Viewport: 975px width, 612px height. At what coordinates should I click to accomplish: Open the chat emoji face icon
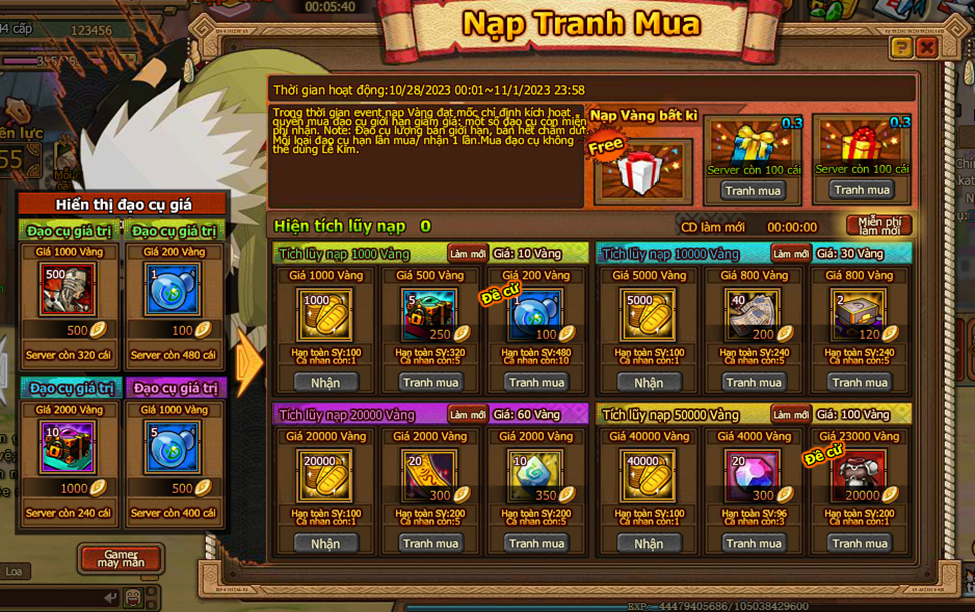133,598
